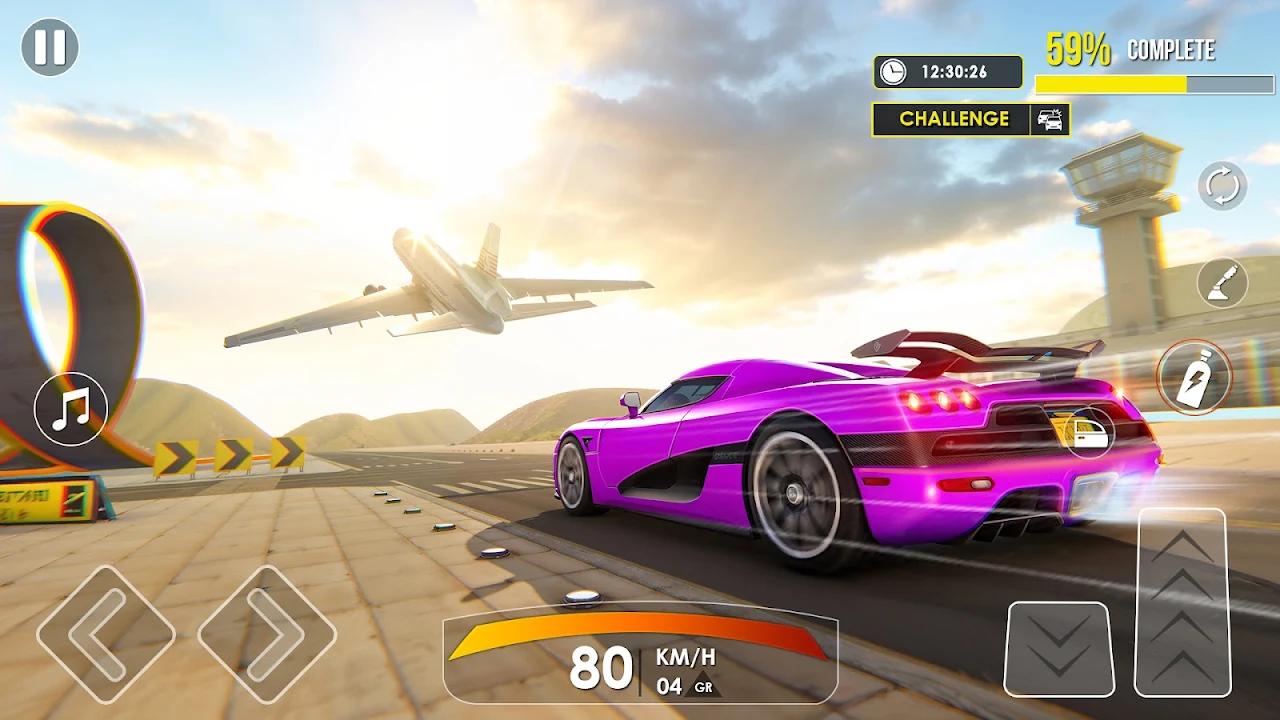Toggle the car door icon
This screenshot has width=1280, height=720.
[x=1088, y=432]
